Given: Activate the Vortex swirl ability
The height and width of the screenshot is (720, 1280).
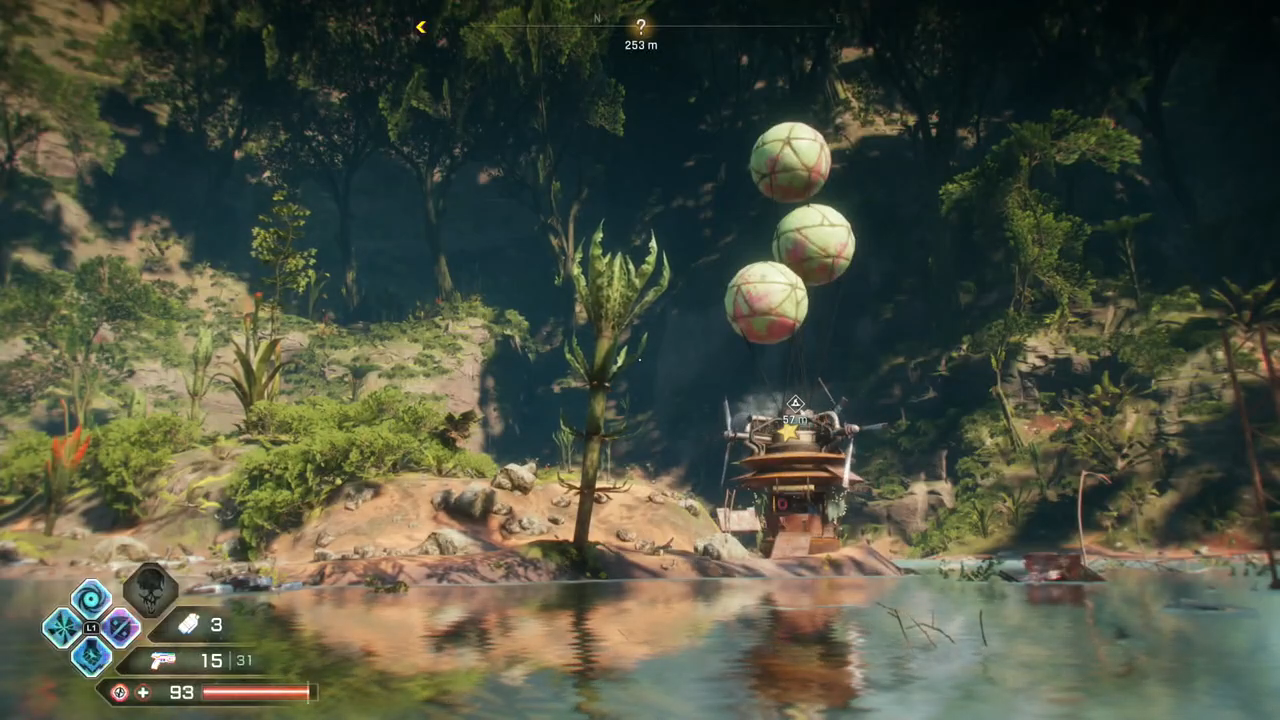Looking at the screenshot, I should pos(91,599).
